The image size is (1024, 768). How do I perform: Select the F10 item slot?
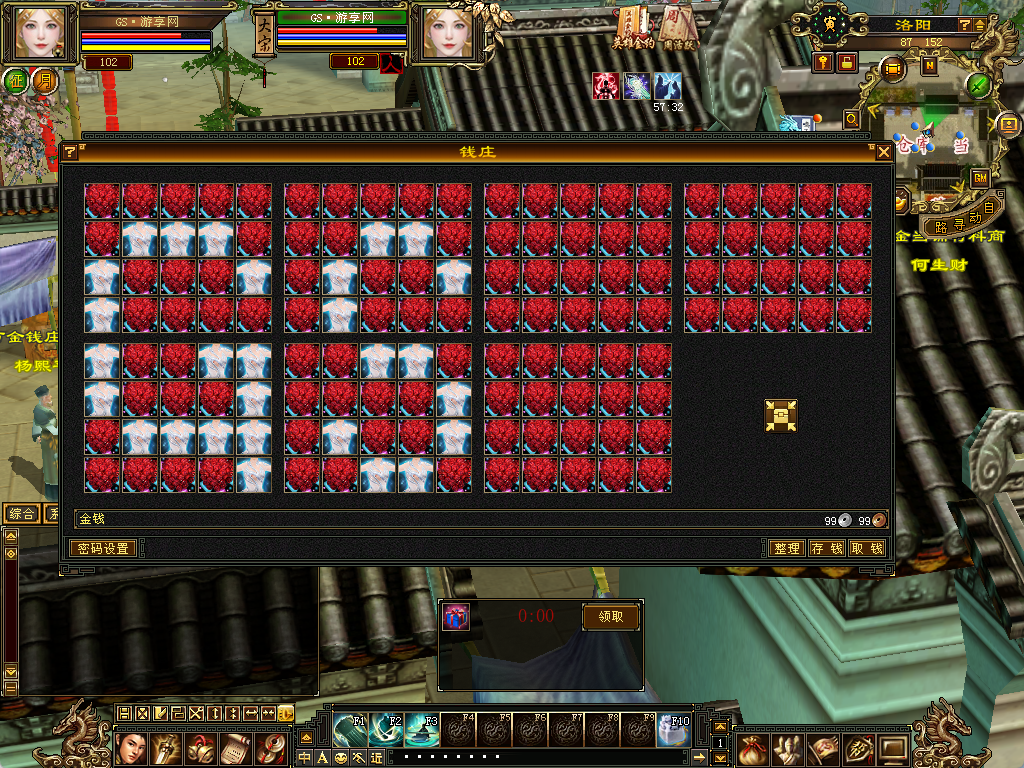click(674, 730)
